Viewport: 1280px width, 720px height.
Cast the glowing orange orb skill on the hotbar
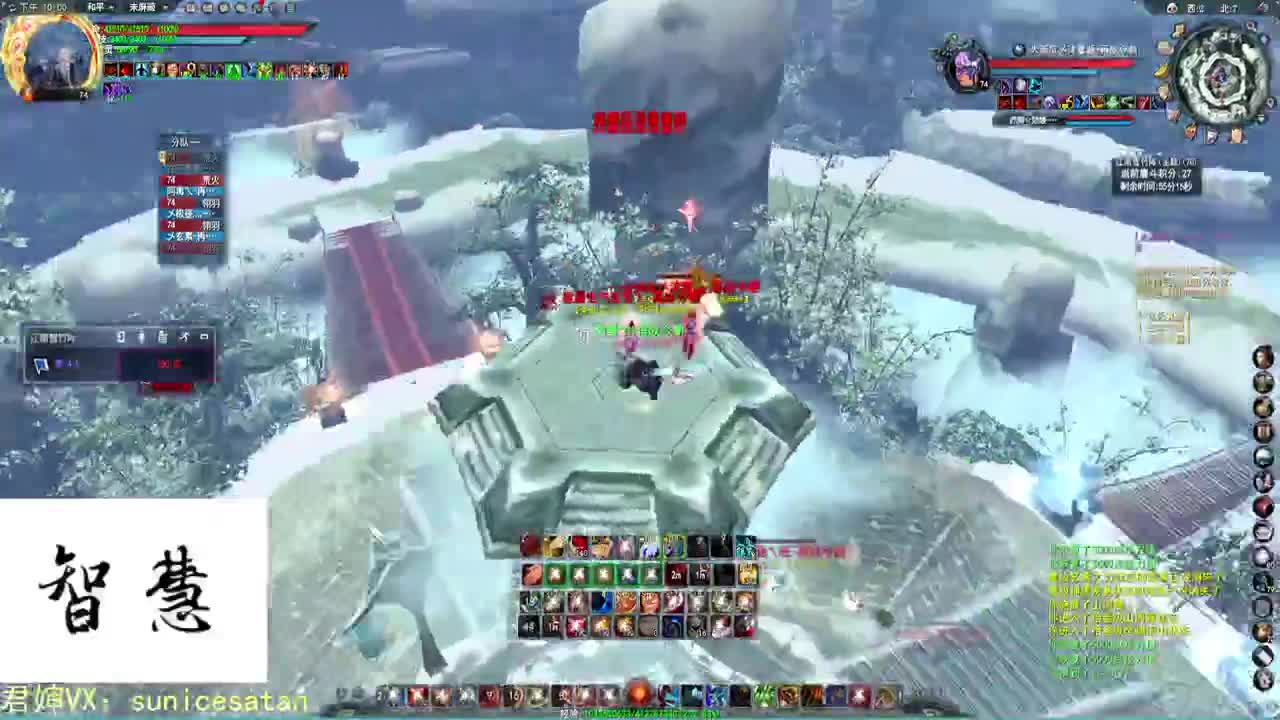(637, 695)
